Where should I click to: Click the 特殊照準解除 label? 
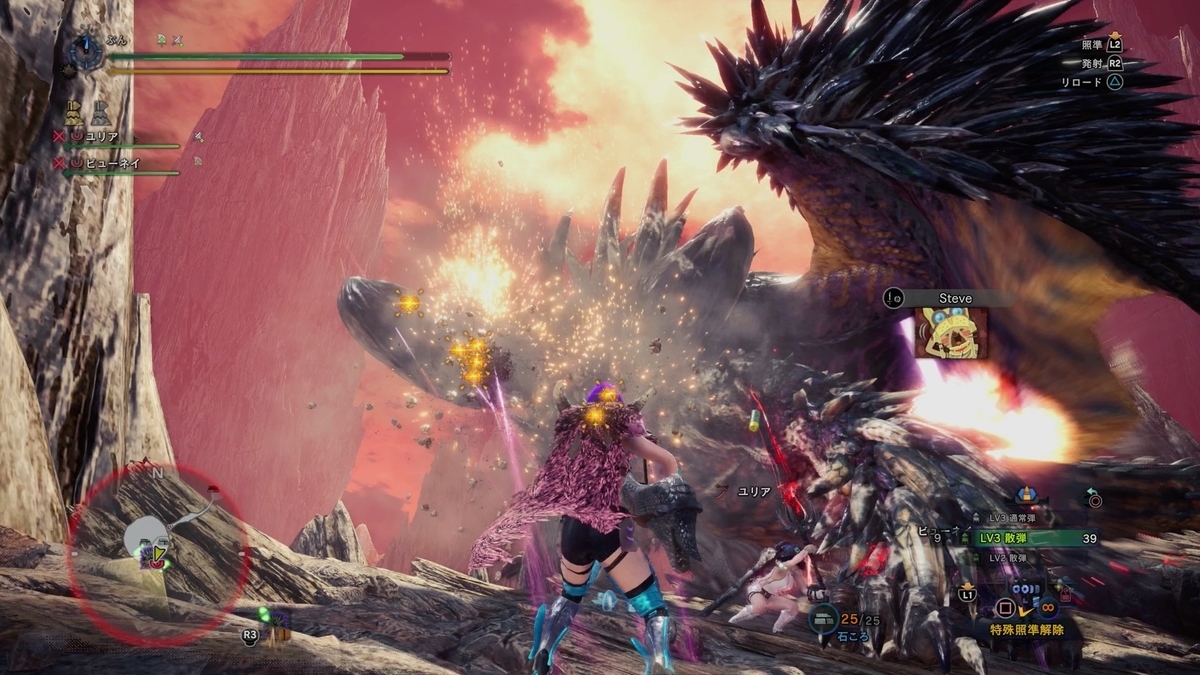tap(1020, 630)
